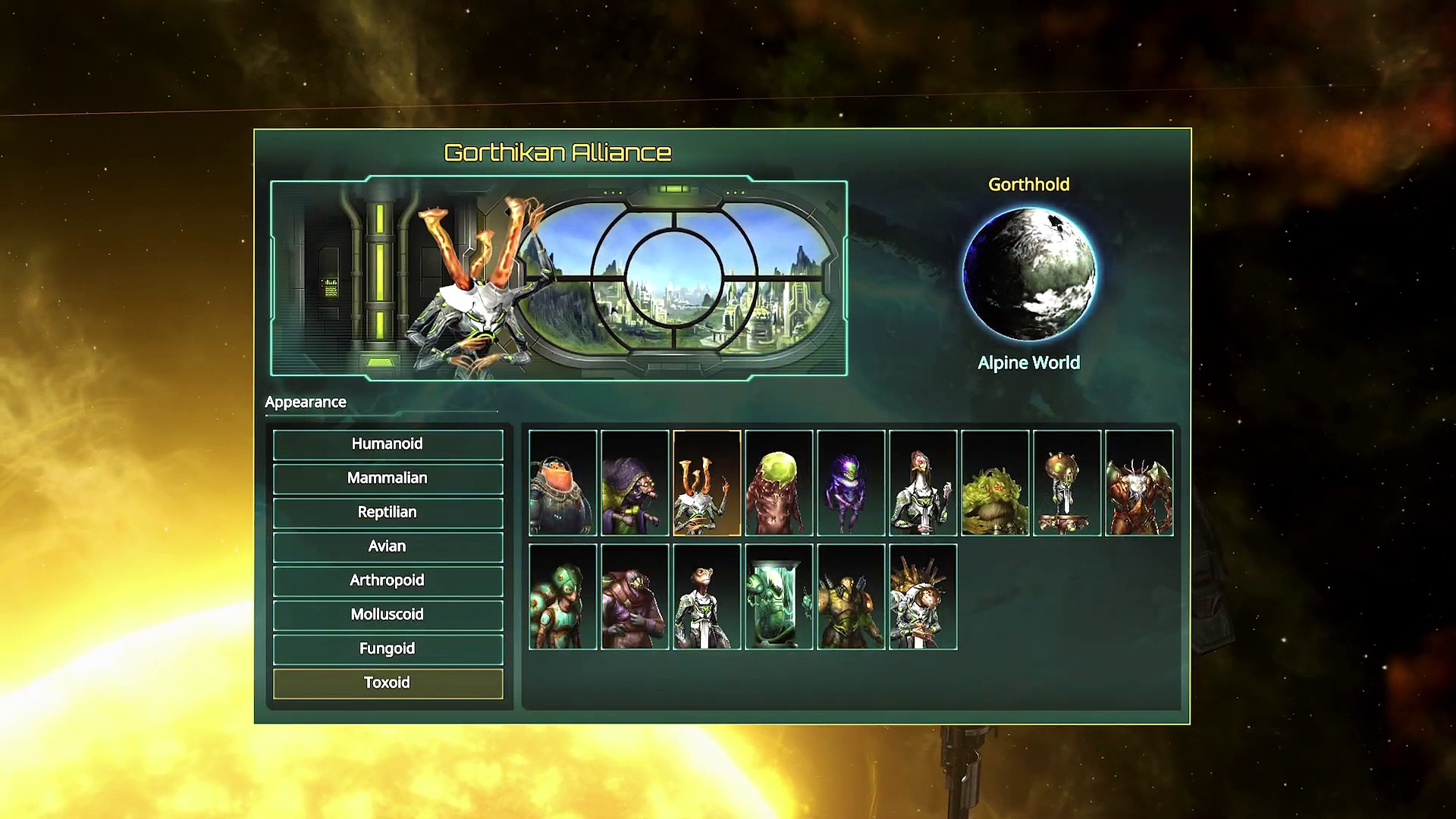Choose the spiky-crowned armored alien portrait
The width and height of the screenshot is (1456, 819).
[x=923, y=597]
